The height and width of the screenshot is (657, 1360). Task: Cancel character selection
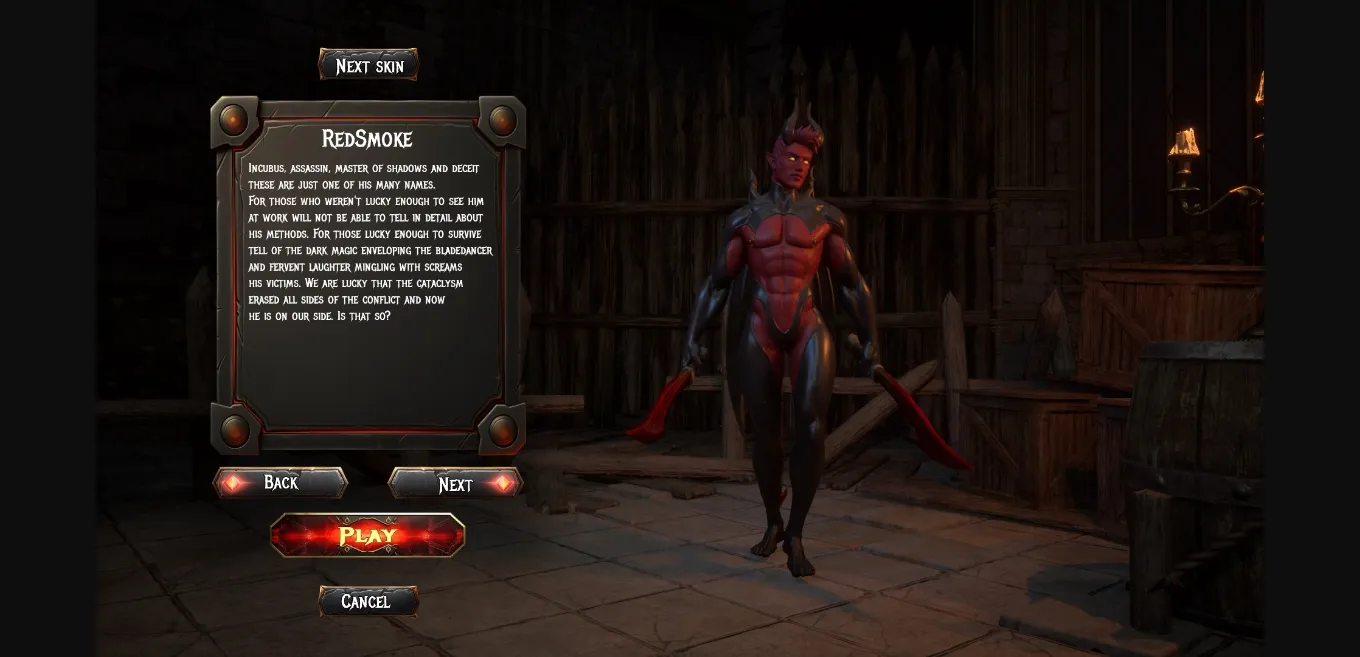click(x=367, y=601)
